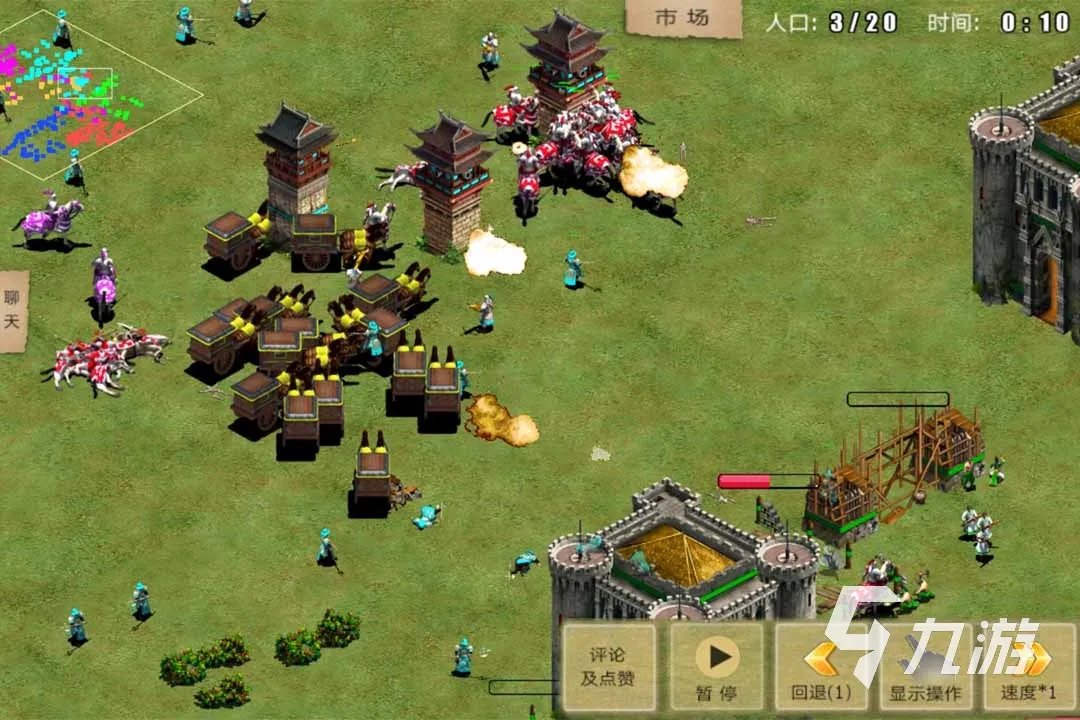Rewind using the 回退(1) button
The height and width of the screenshot is (720, 1080).
[x=821, y=667]
